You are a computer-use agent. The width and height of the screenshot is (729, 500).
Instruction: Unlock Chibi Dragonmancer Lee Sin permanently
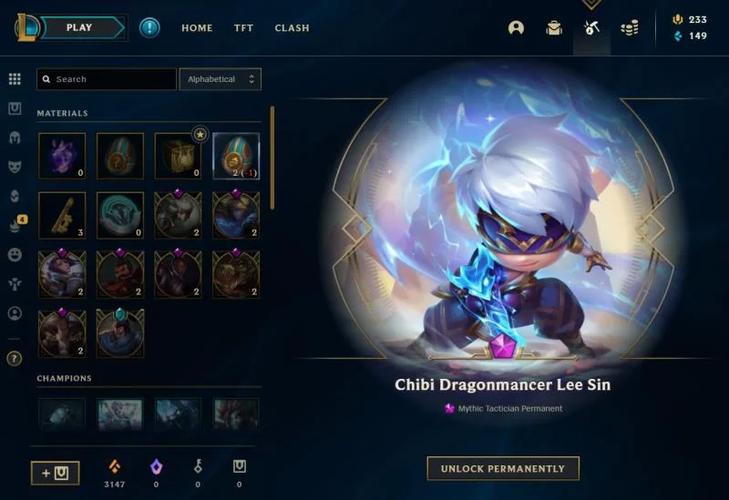pos(503,468)
